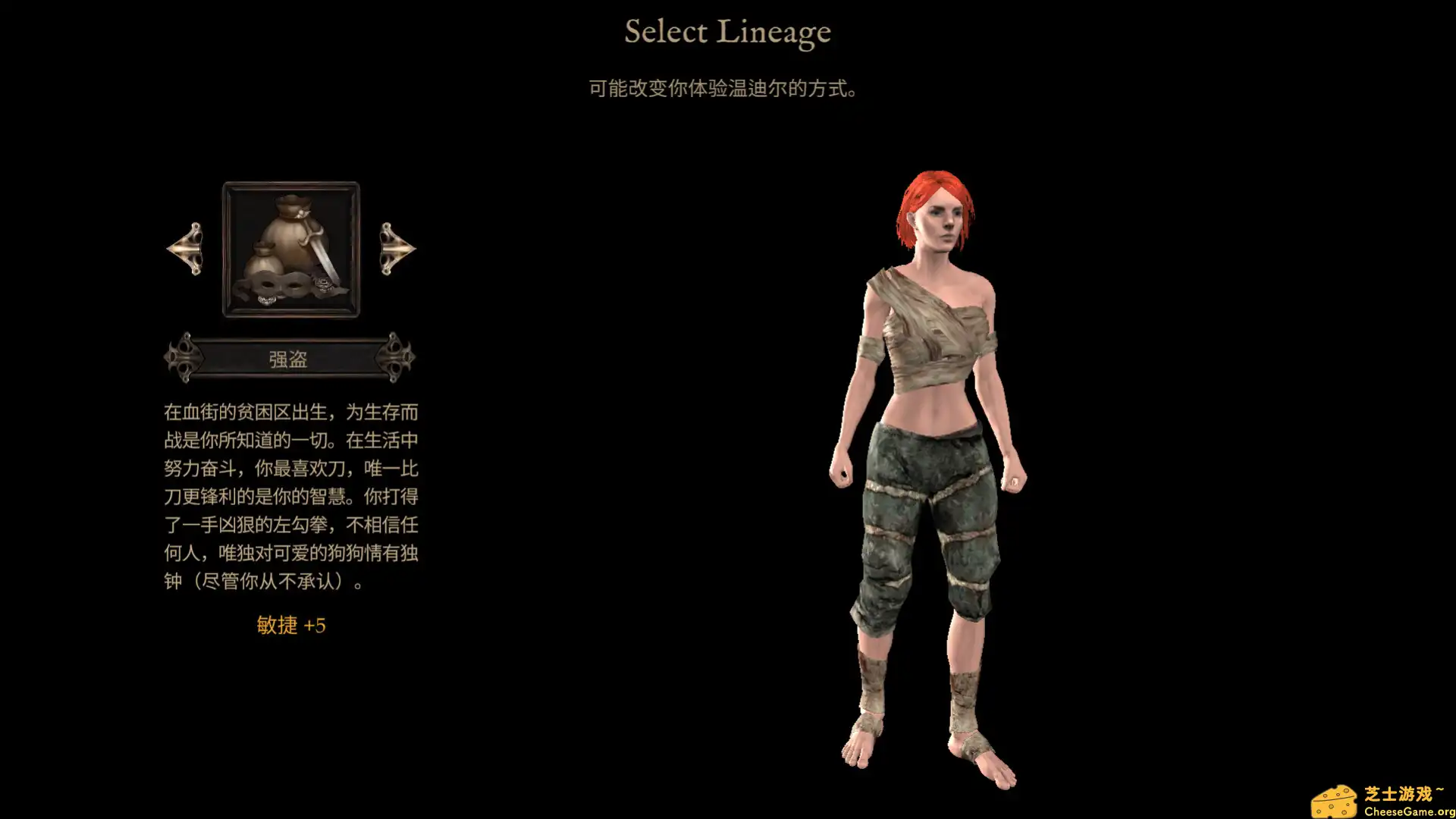Click the Select Lineage heading
1456x819 pixels.
tap(727, 32)
